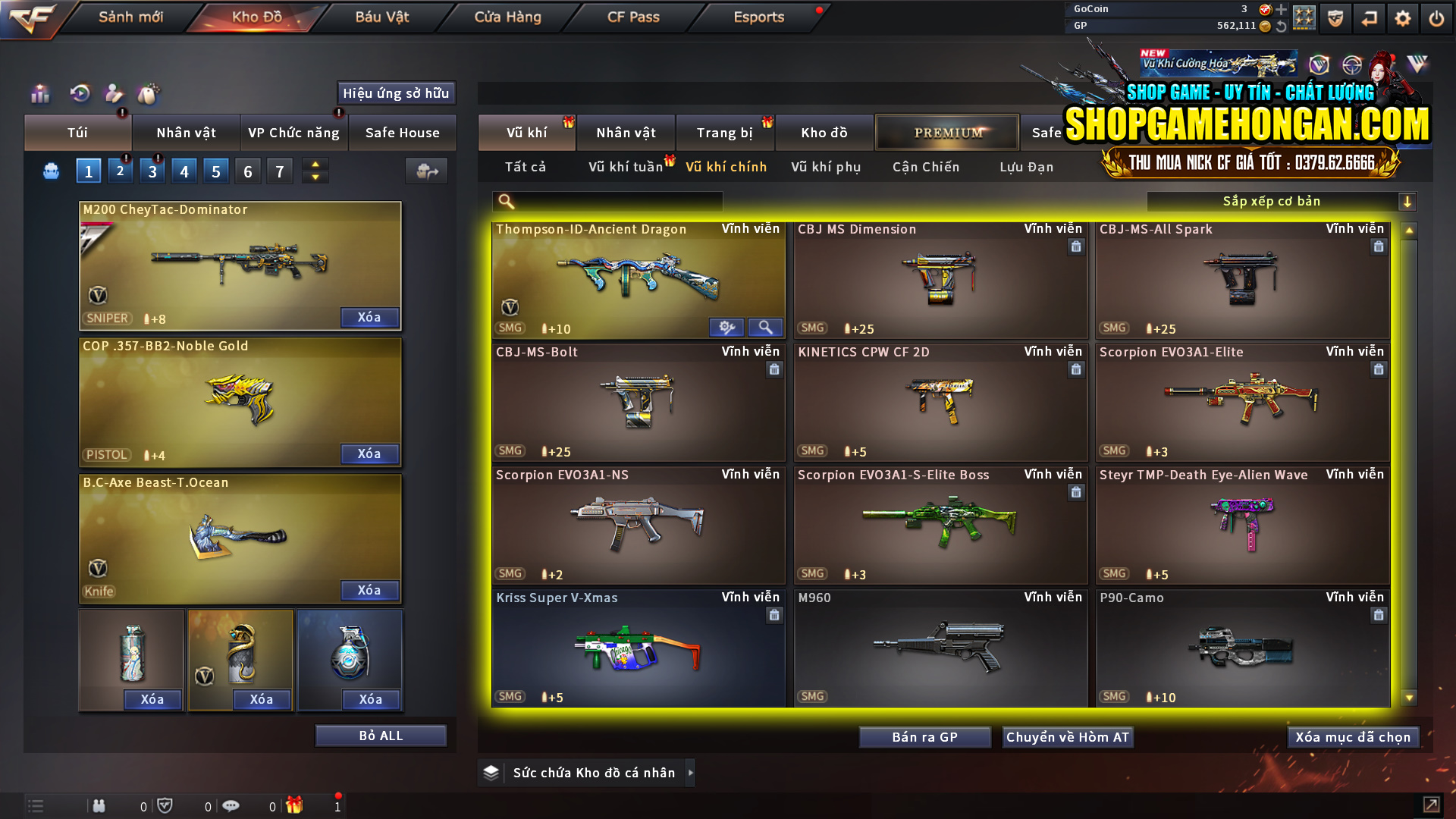Image resolution: width=1456 pixels, height=819 pixels.
Task: Open the settings gear icon
Action: point(1403,17)
